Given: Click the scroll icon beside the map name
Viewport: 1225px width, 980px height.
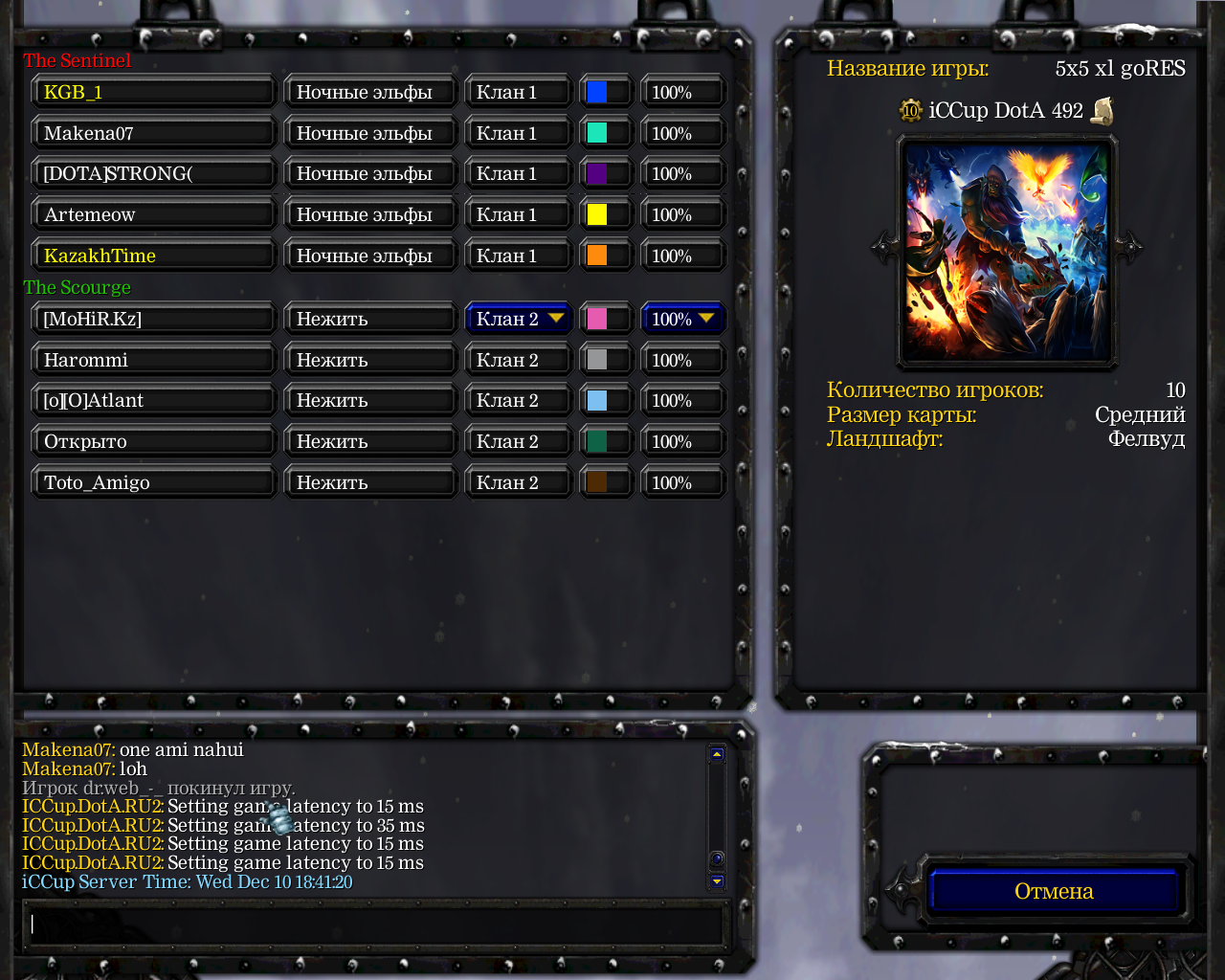Looking at the screenshot, I should 1102,111.
